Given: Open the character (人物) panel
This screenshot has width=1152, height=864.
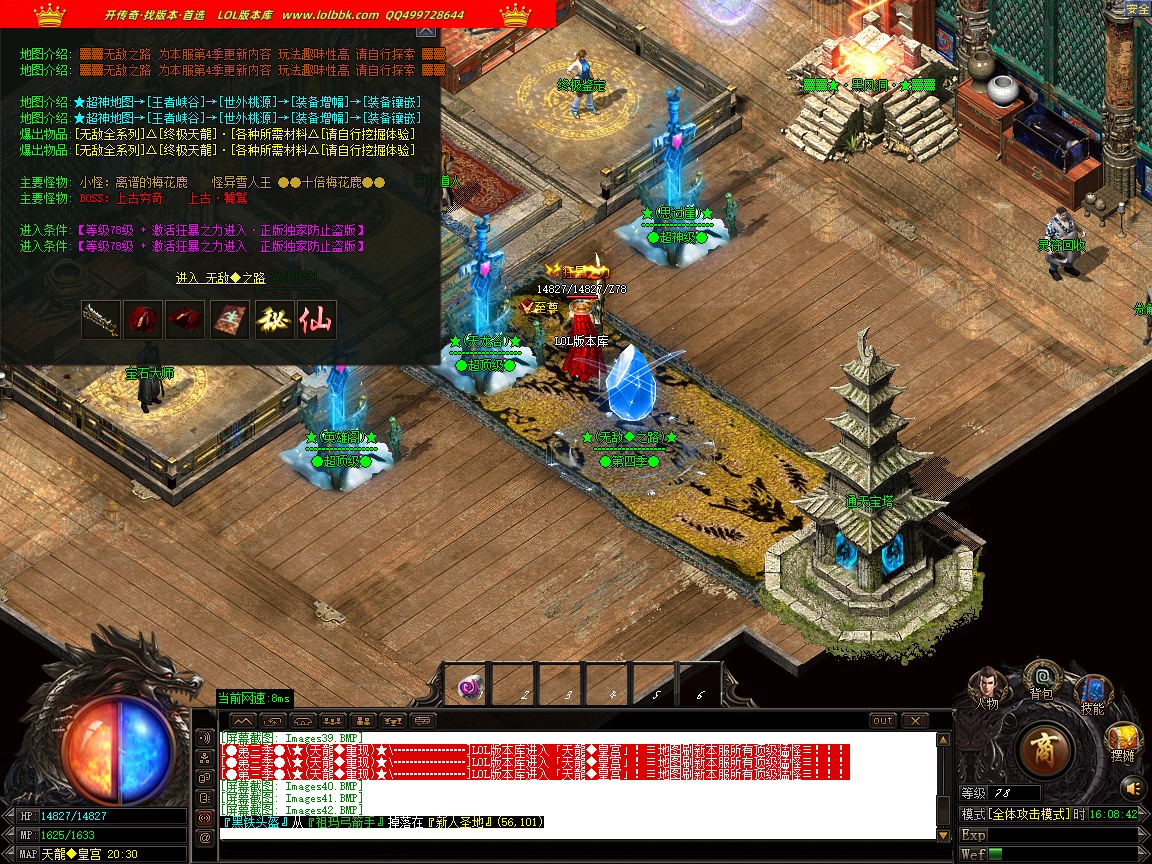Looking at the screenshot, I should pyautogui.click(x=987, y=685).
